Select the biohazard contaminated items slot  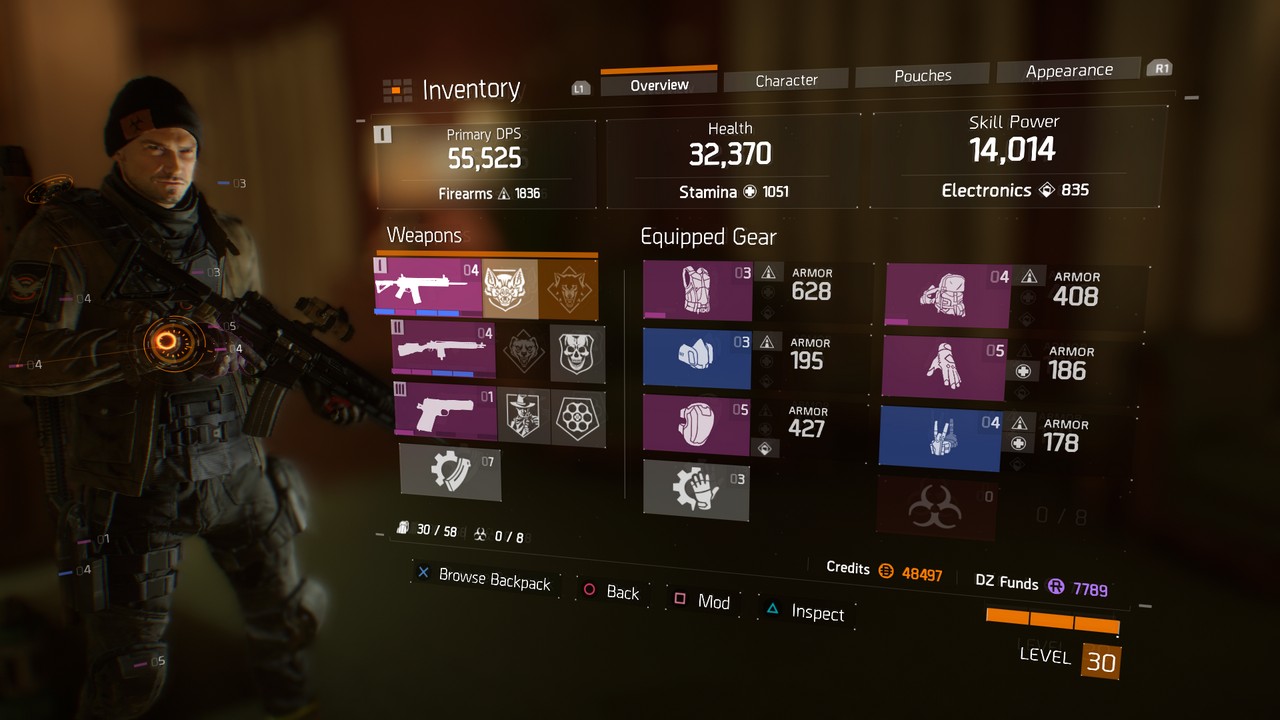click(x=935, y=508)
